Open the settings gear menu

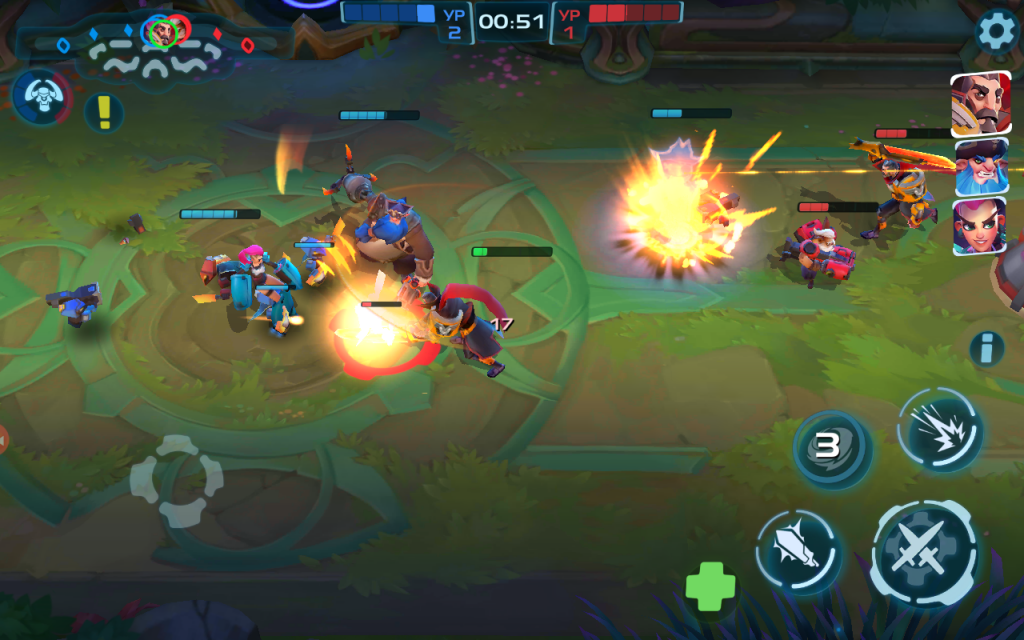996,32
